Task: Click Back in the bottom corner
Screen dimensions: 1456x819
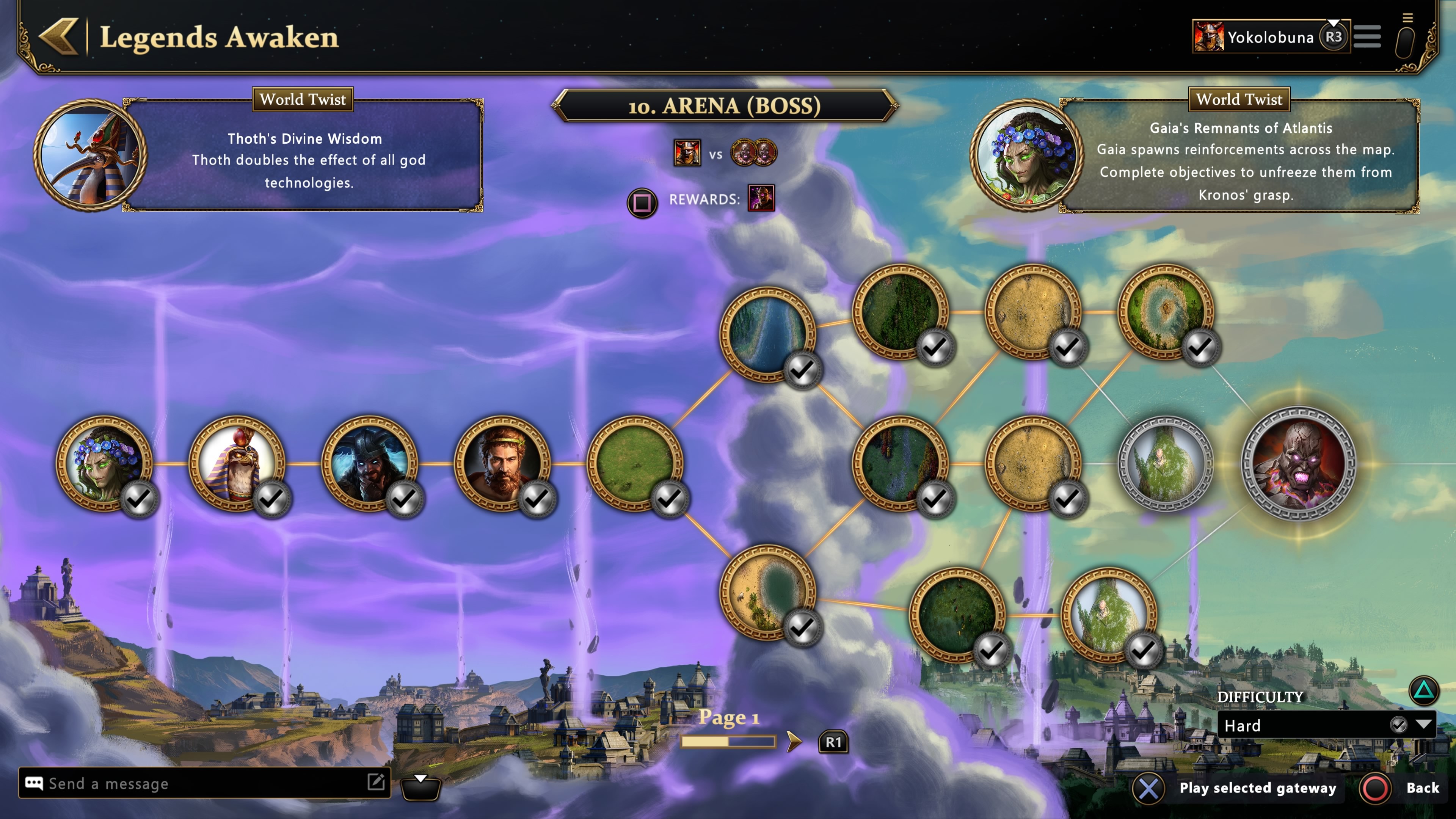Action: [x=1422, y=788]
